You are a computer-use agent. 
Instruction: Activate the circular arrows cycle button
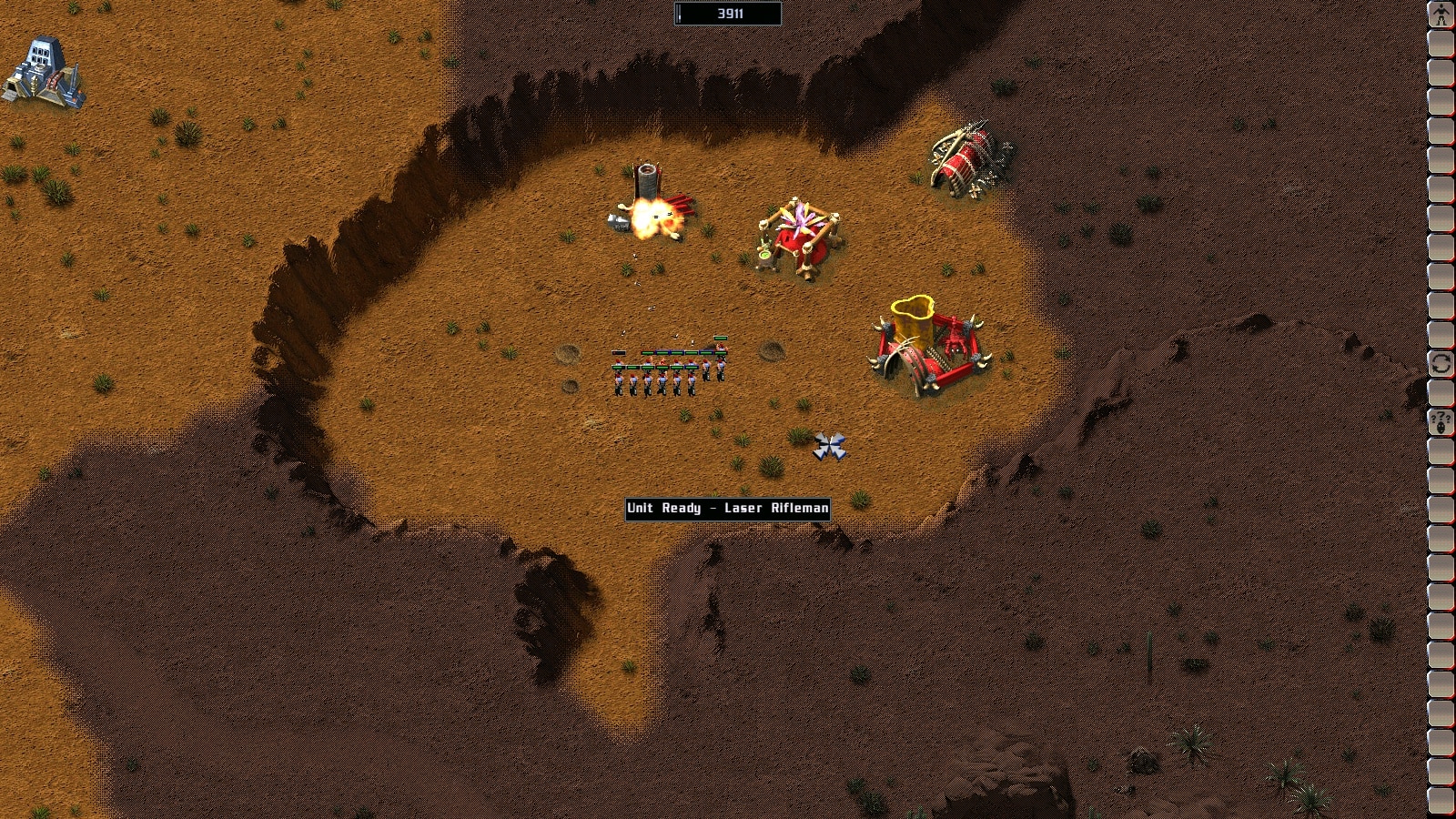(x=1441, y=364)
